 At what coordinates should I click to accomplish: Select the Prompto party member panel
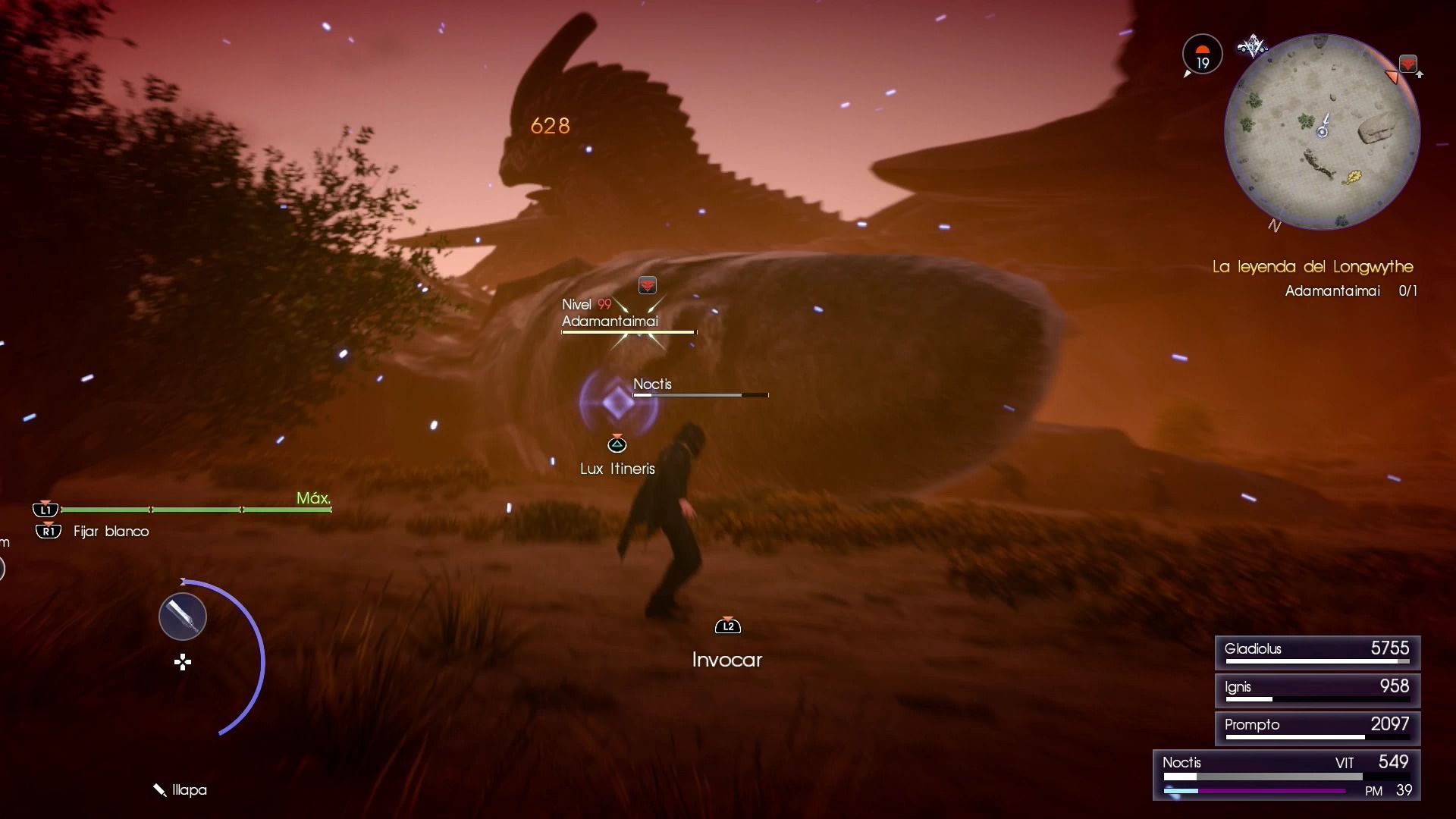tap(1317, 728)
